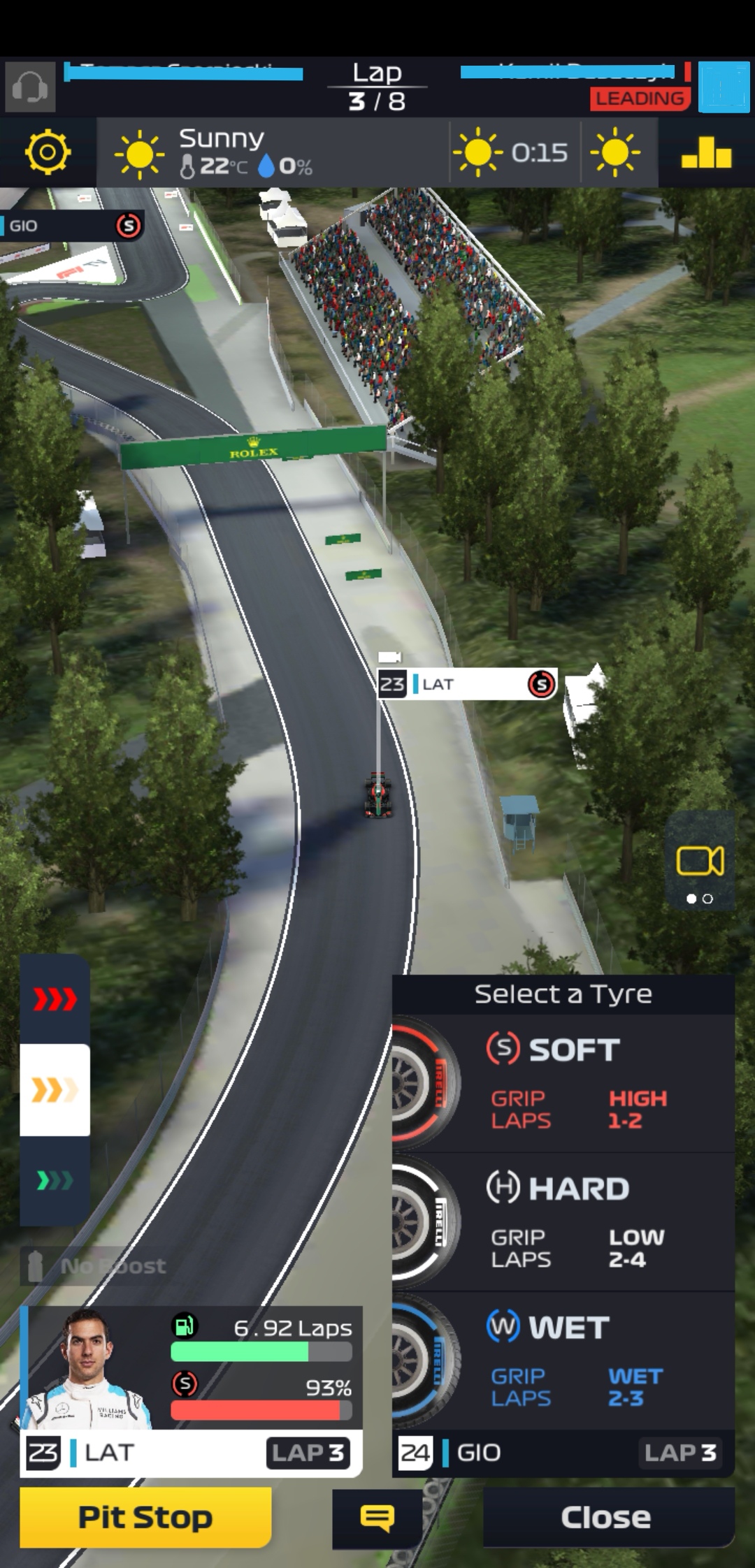The image size is (755, 1568).
Task: Show the standings podium icon
Action: click(706, 152)
